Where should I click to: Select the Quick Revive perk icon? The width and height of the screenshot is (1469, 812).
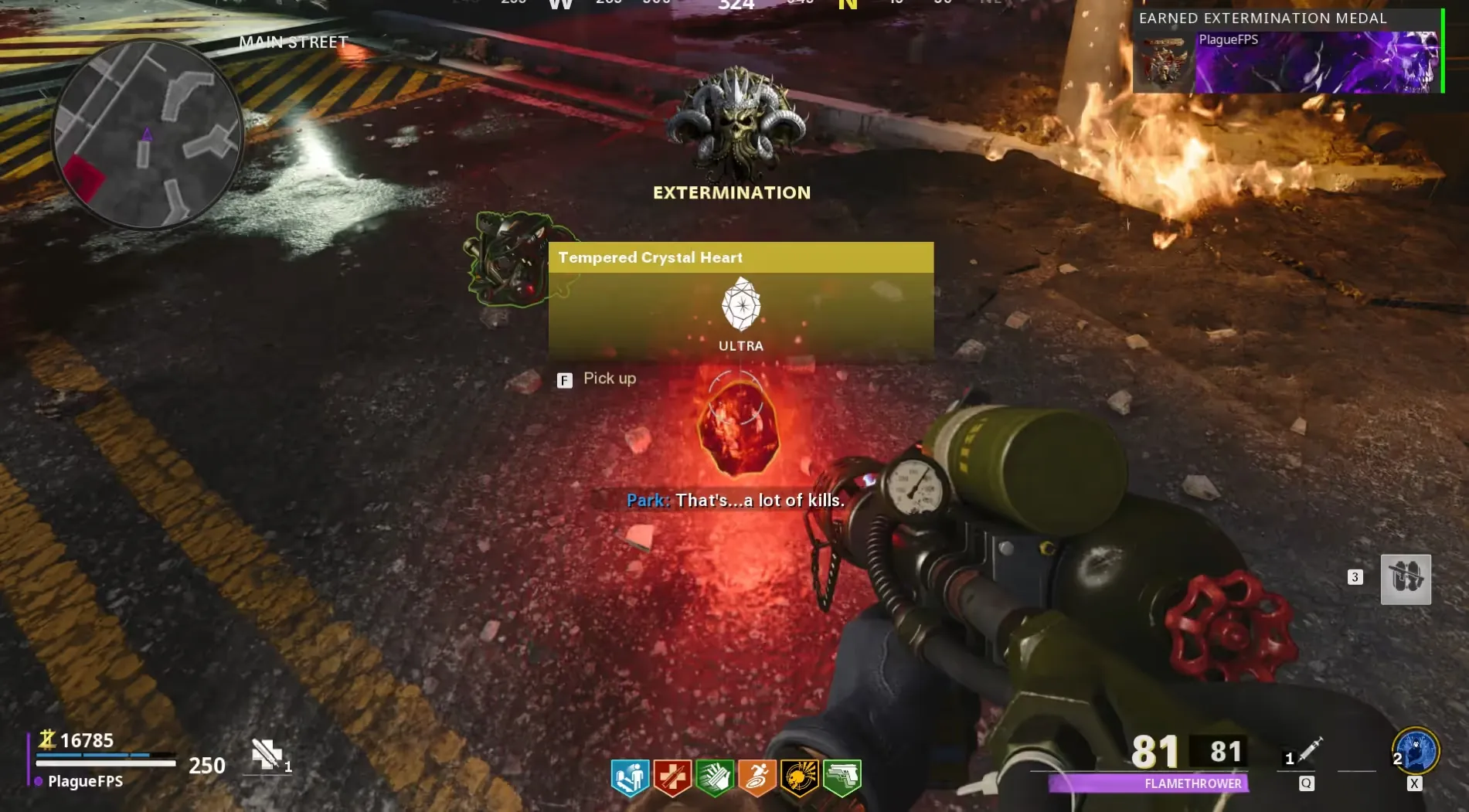630,776
